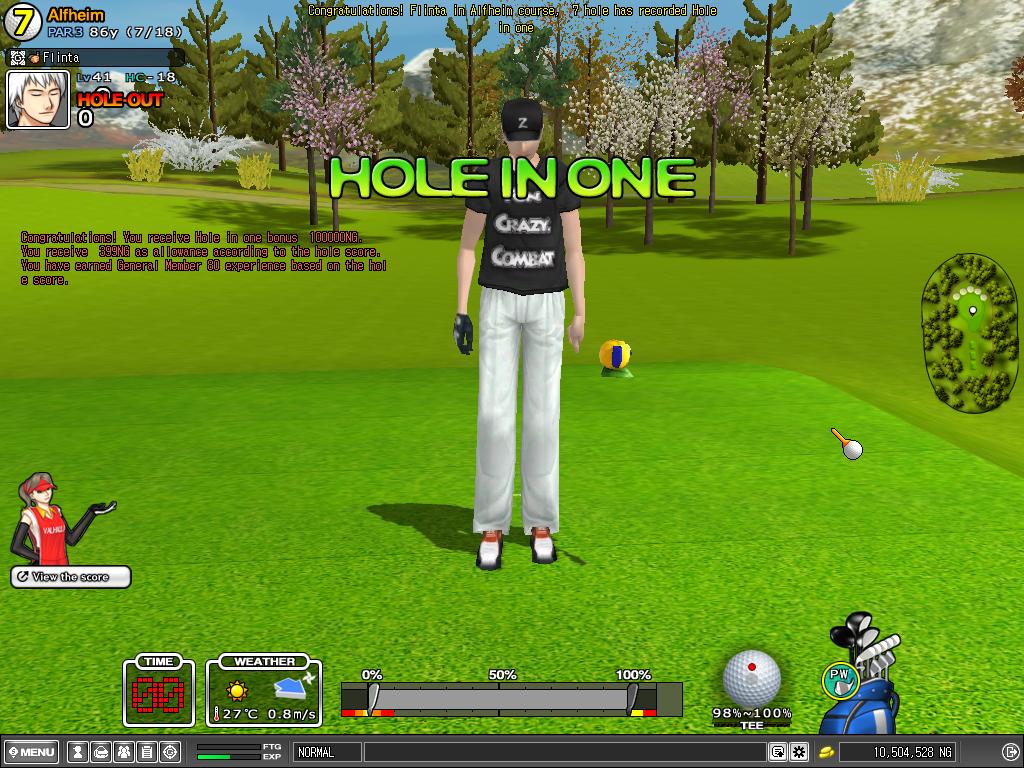Click View the score button
This screenshot has width=1024, height=768.
click(x=71, y=577)
